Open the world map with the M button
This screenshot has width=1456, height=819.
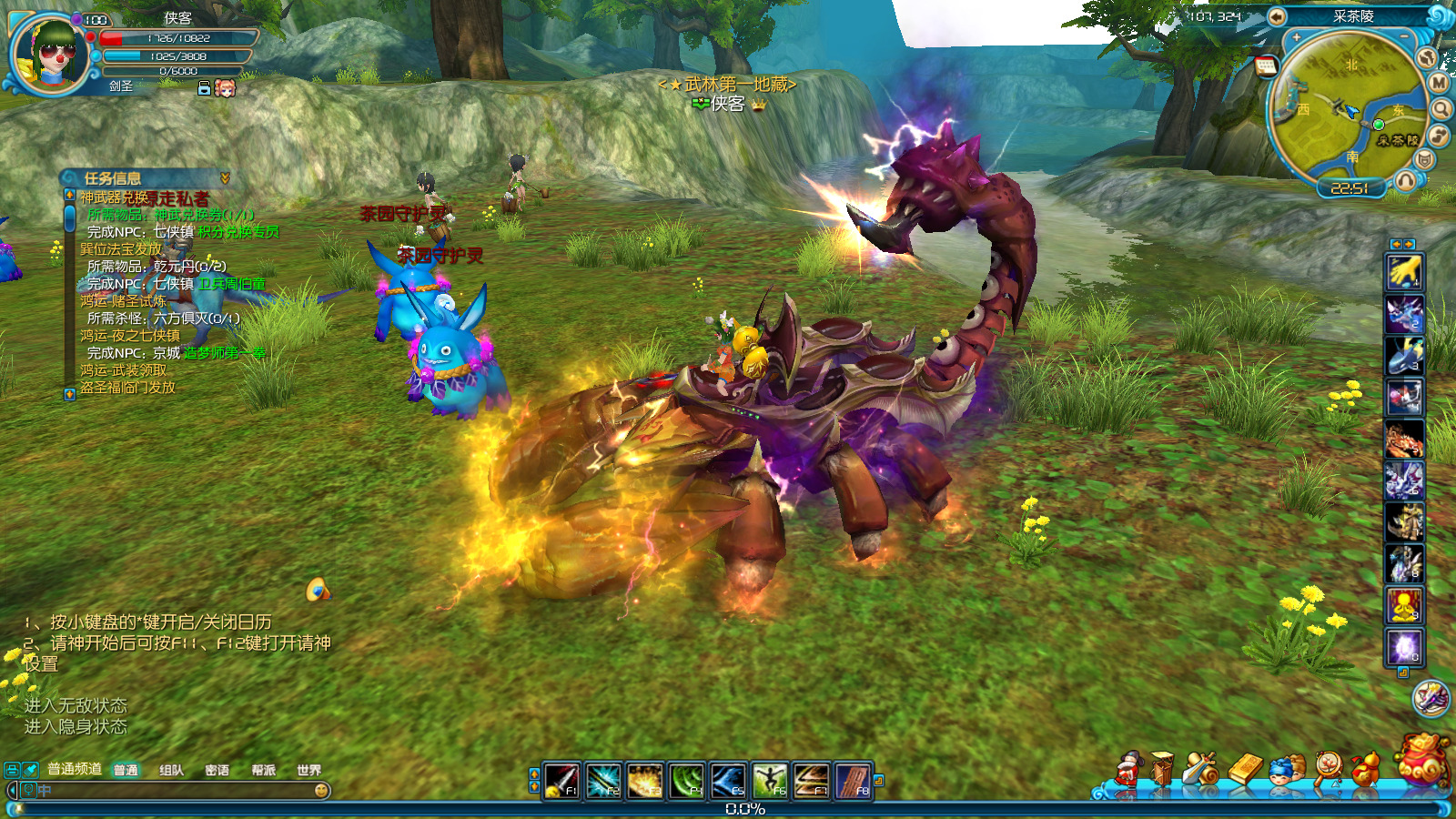[1439, 83]
